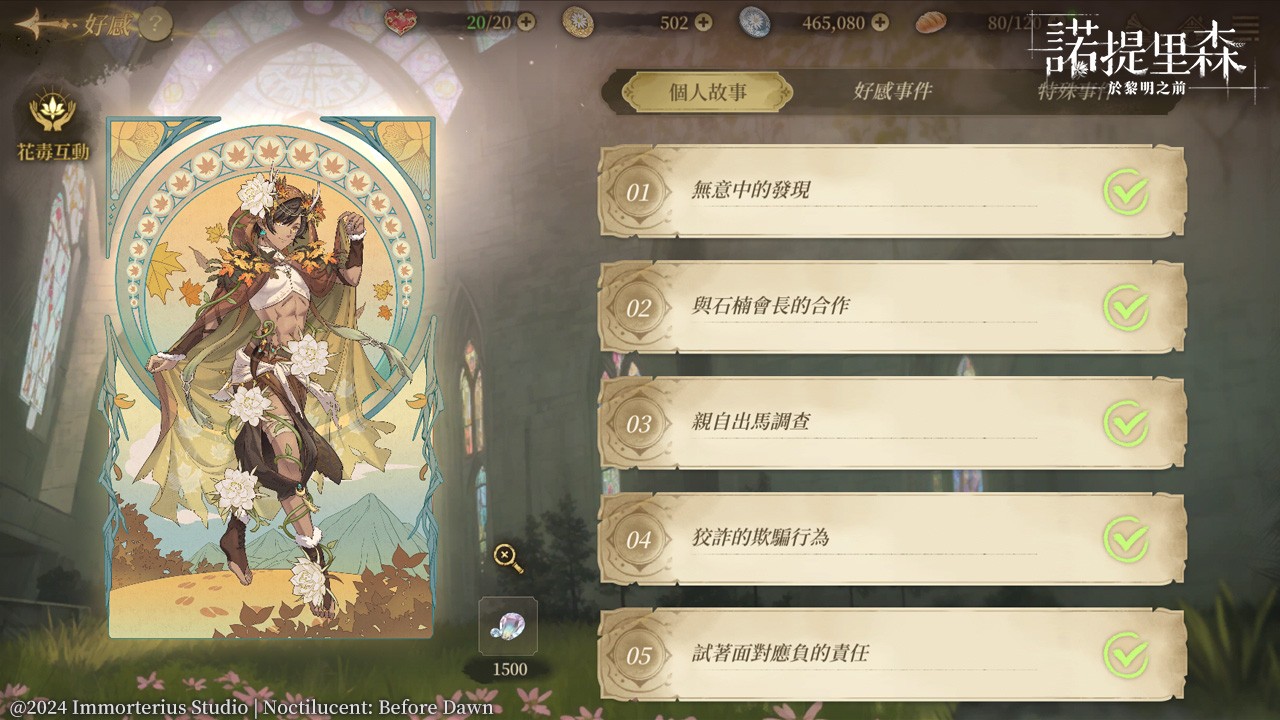Screen dimensions: 1280x720
Task: Add gold coins with the 502 plus button
Action: [x=704, y=22]
